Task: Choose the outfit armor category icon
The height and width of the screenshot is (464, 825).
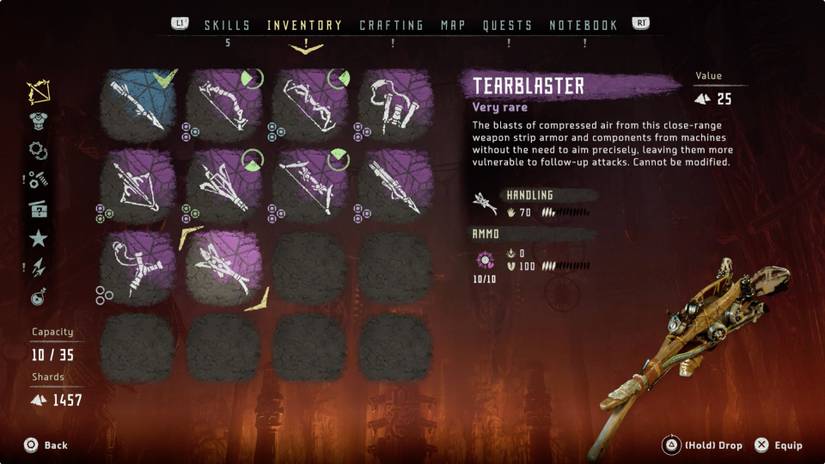Action: click(39, 122)
